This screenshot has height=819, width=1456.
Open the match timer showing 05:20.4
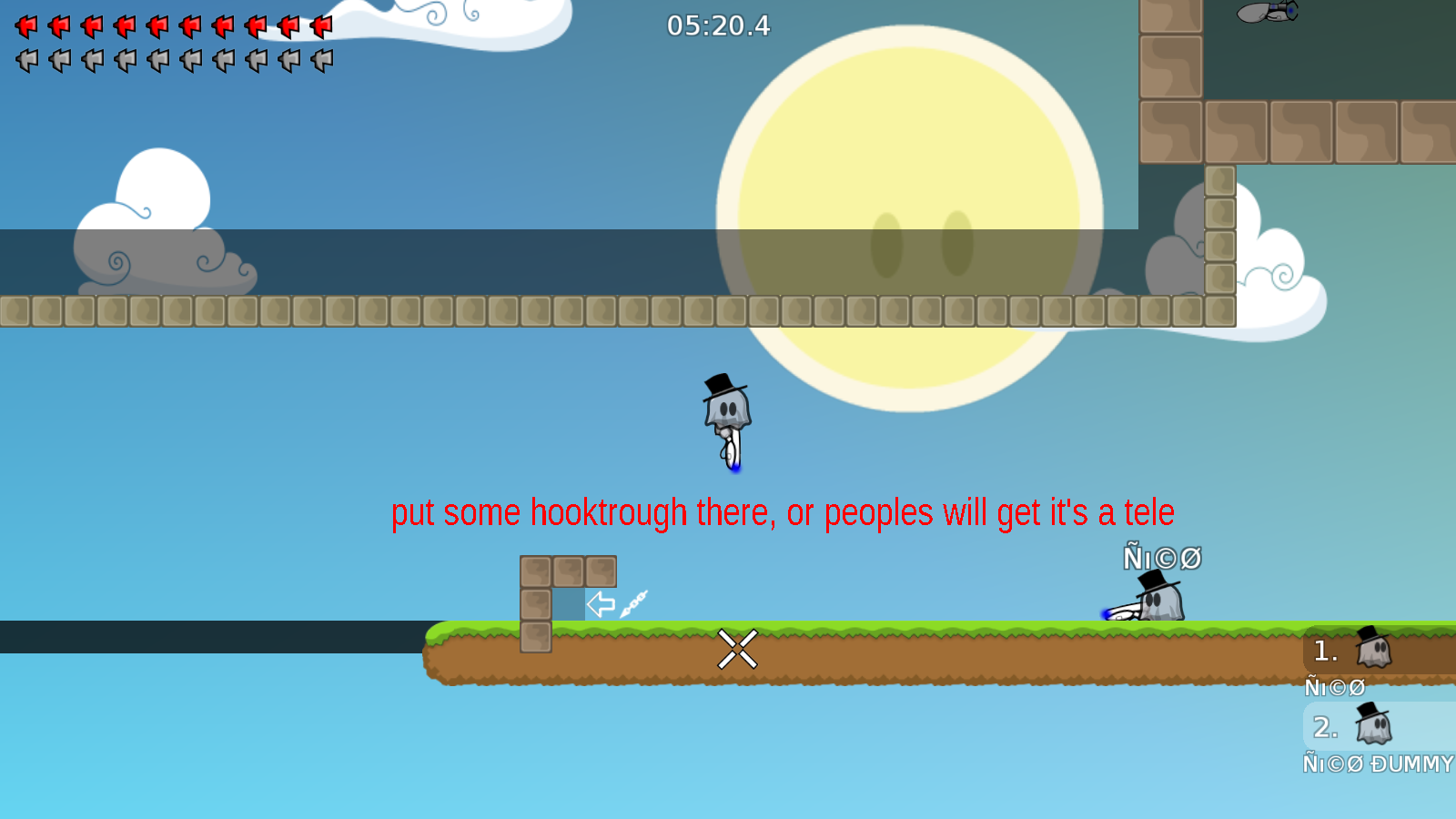tap(718, 26)
